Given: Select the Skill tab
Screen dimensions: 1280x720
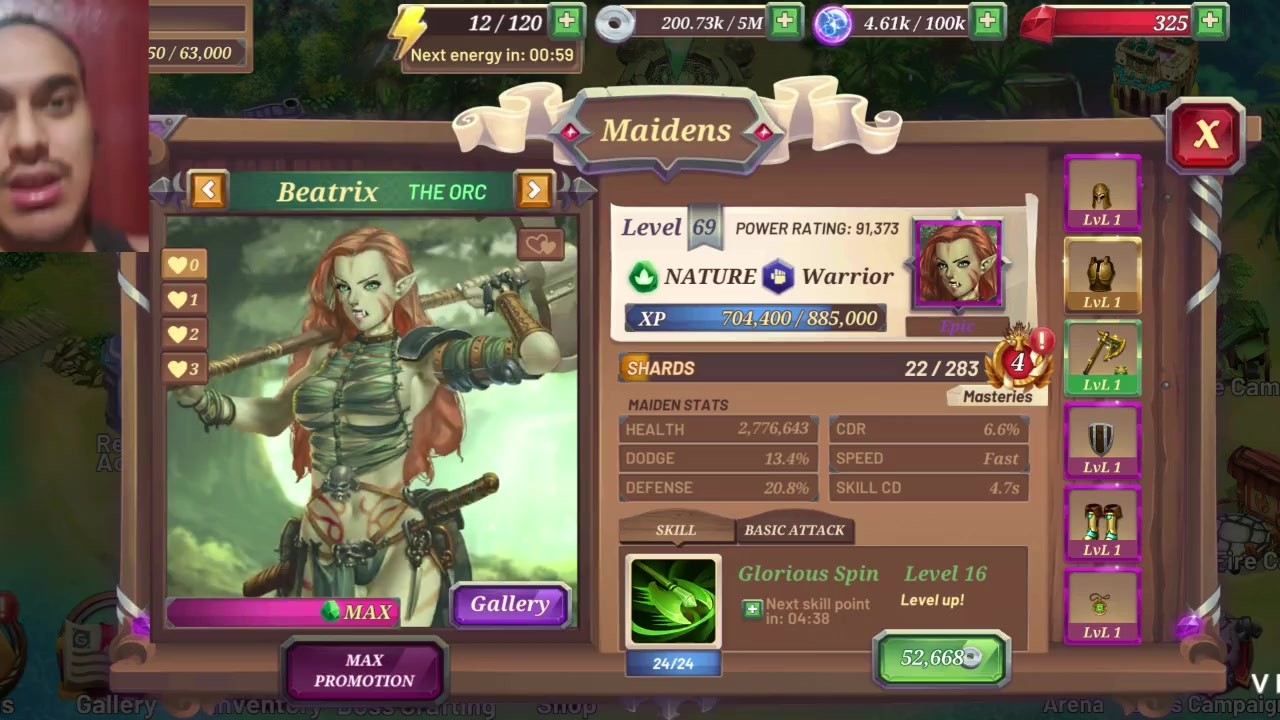Looking at the screenshot, I should click(675, 530).
